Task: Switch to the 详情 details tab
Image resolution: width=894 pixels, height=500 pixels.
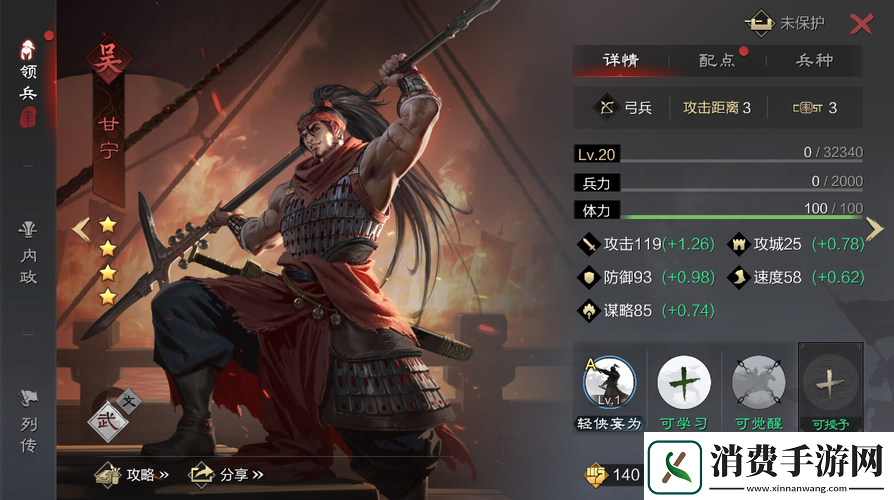Action: [620, 60]
